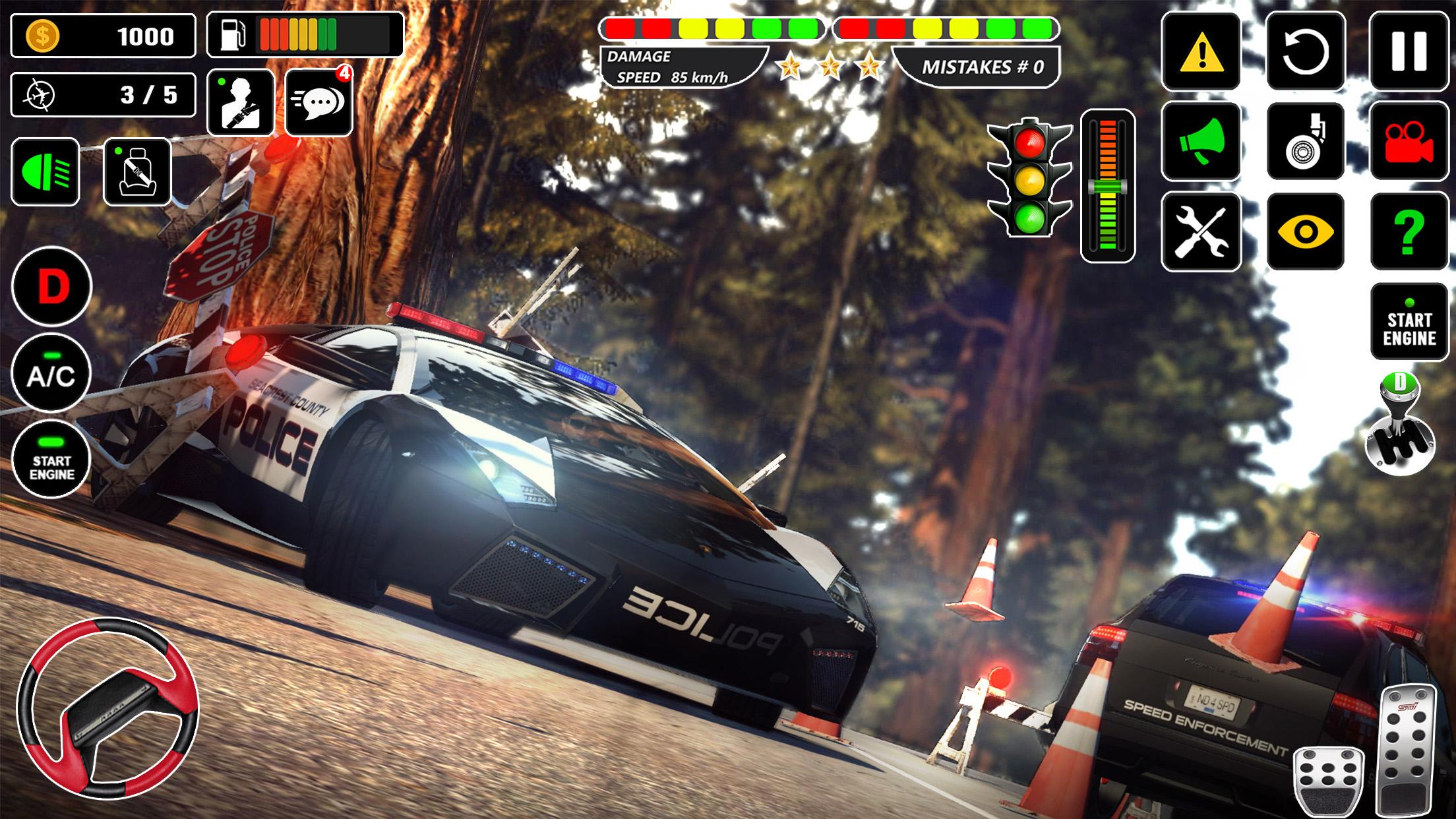Image resolution: width=1456 pixels, height=819 pixels.
Task: Fasten the seat belt using the car seat icon
Action: 137,172
